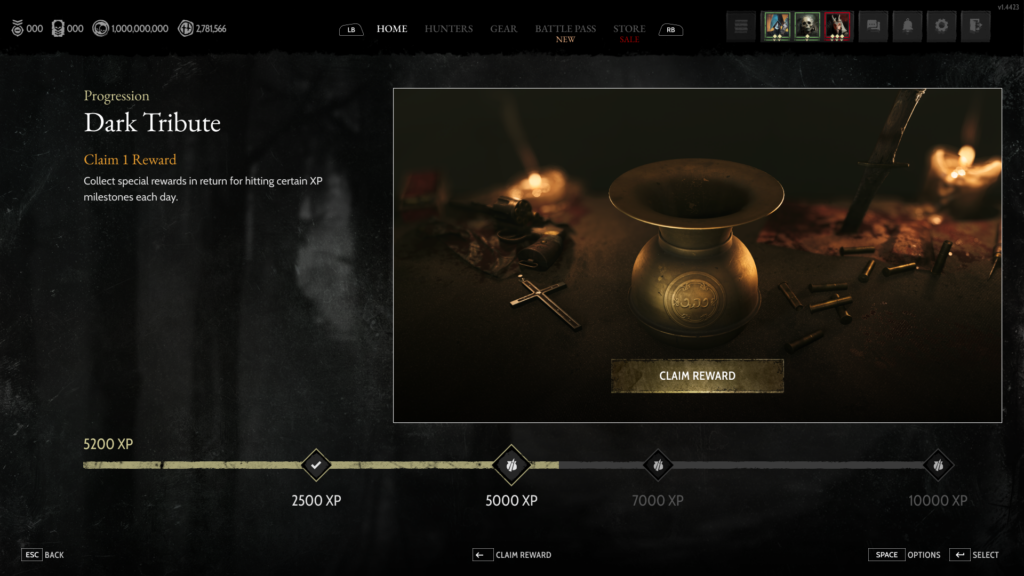The height and width of the screenshot is (576, 1024).
Task: Go to the Gear tab
Action: coord(504,29)
